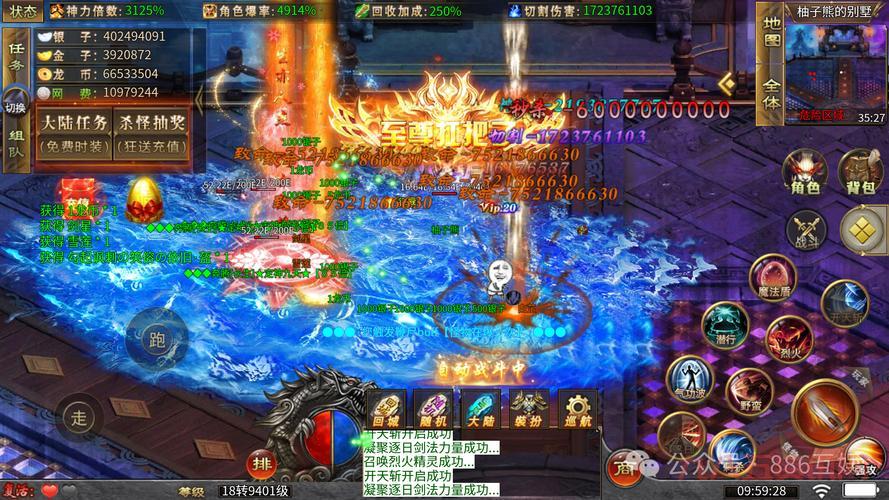Open the 状态 status panel
This screenshot has width=889, height=500.
(21, 11)
